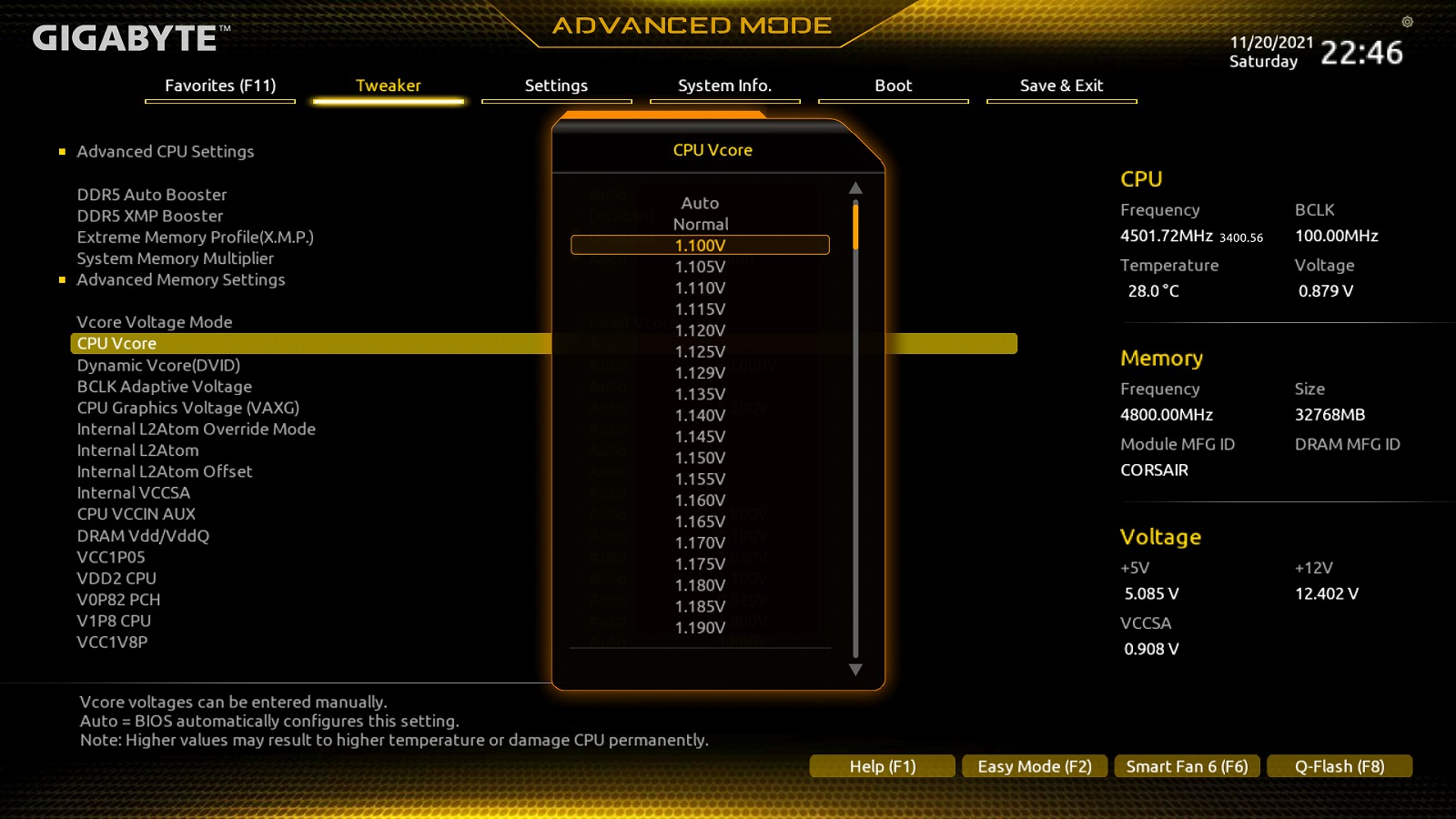Open Advanced Memory Settings
1456x819 pixels.
pyautogui.click(x=181, y=279)
